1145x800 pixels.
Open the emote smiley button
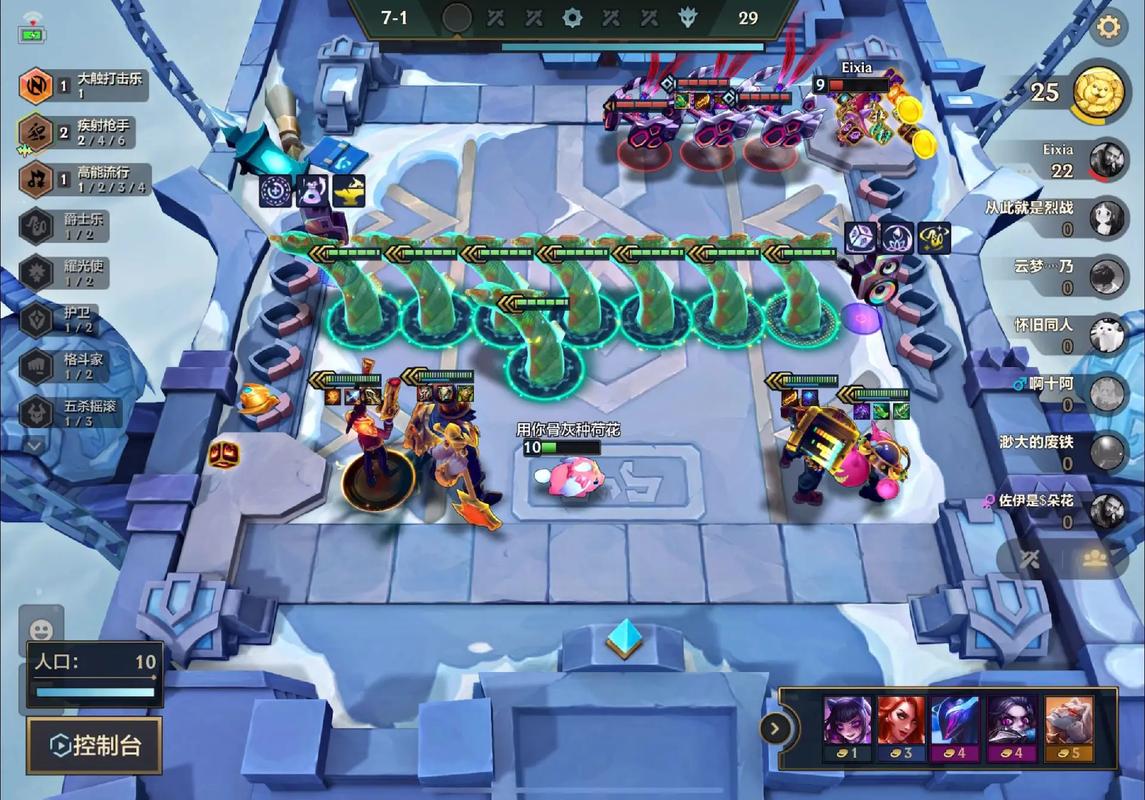click(41, 630)
